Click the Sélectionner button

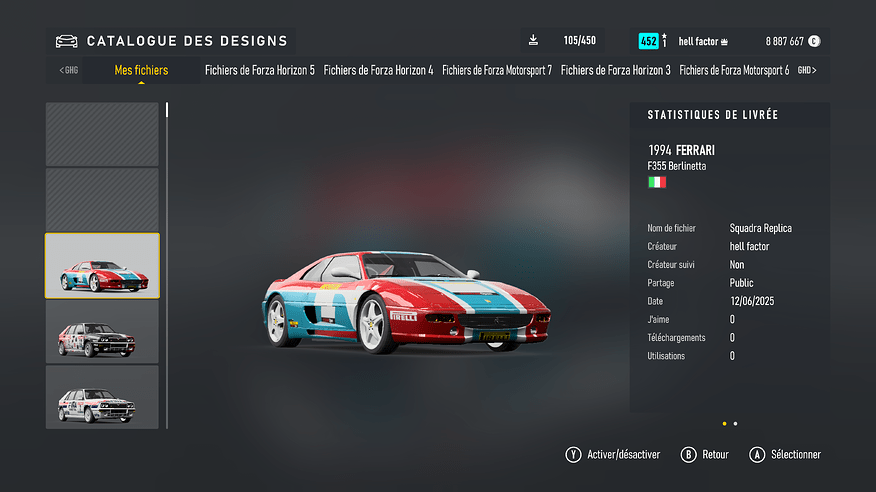[x=785, y=455]
